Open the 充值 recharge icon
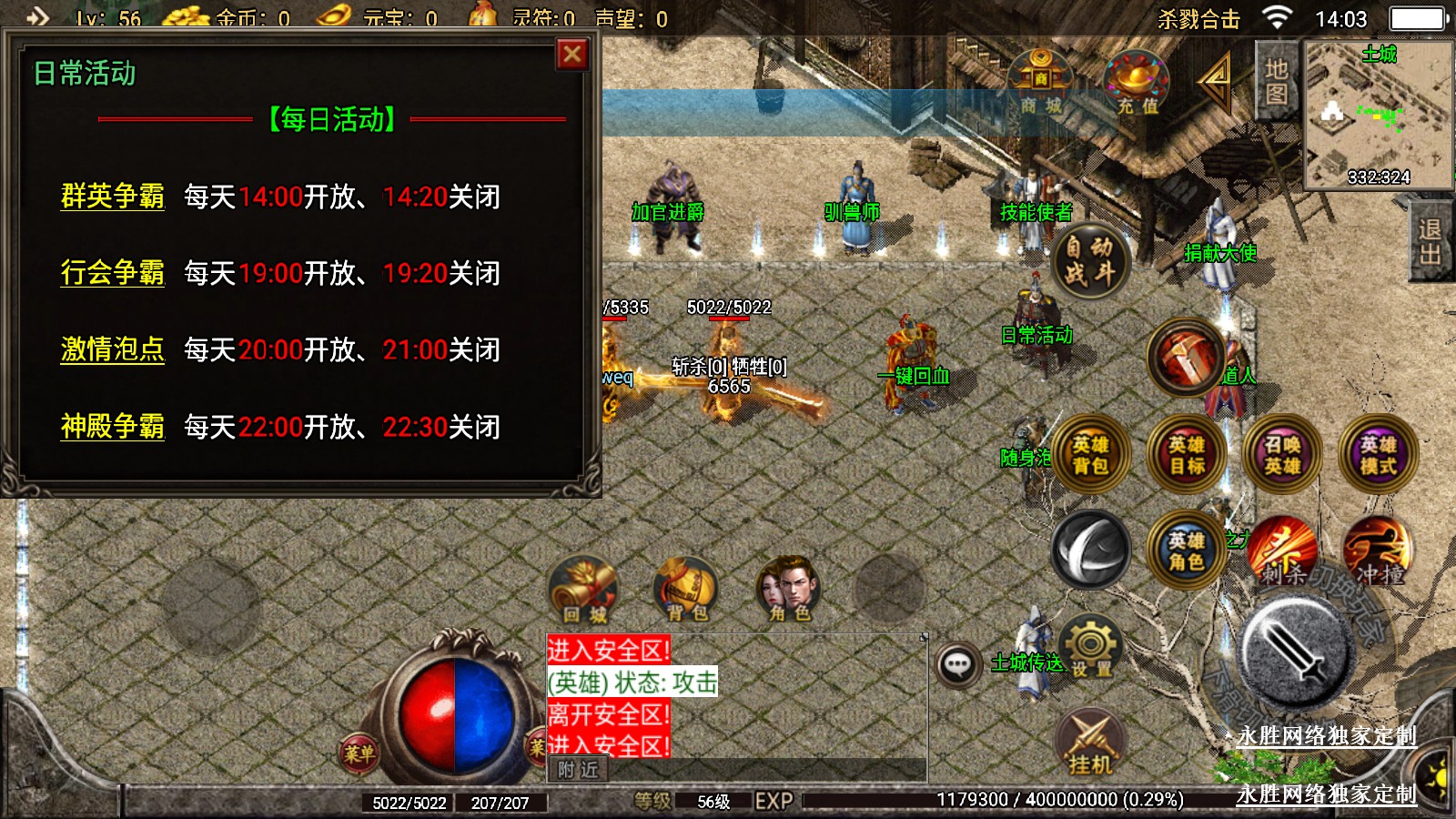Screen dimensions: 1456x819 pyautogui.click(x=1137, y=84)
